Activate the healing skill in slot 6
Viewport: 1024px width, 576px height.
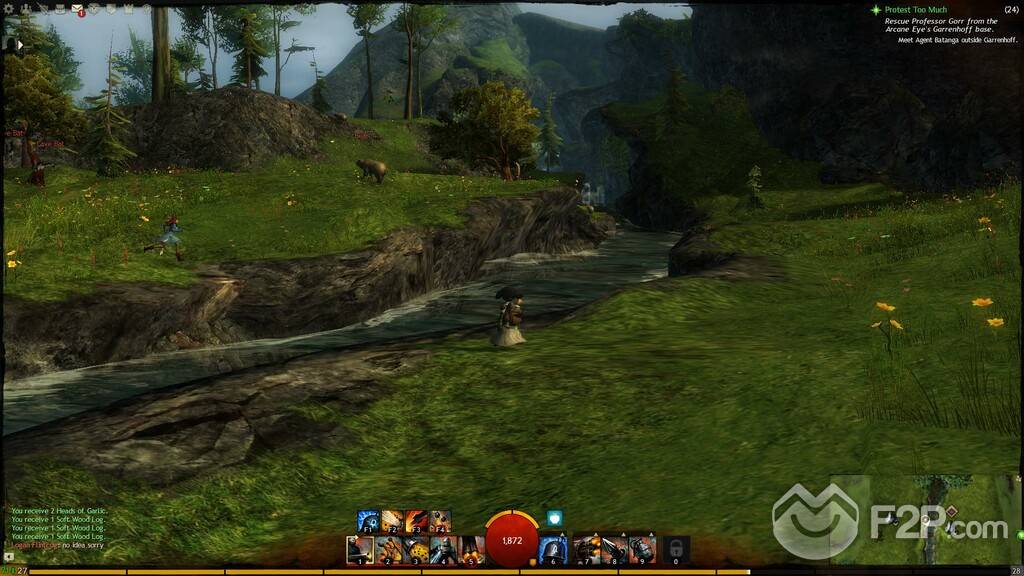tap(553, 549)
